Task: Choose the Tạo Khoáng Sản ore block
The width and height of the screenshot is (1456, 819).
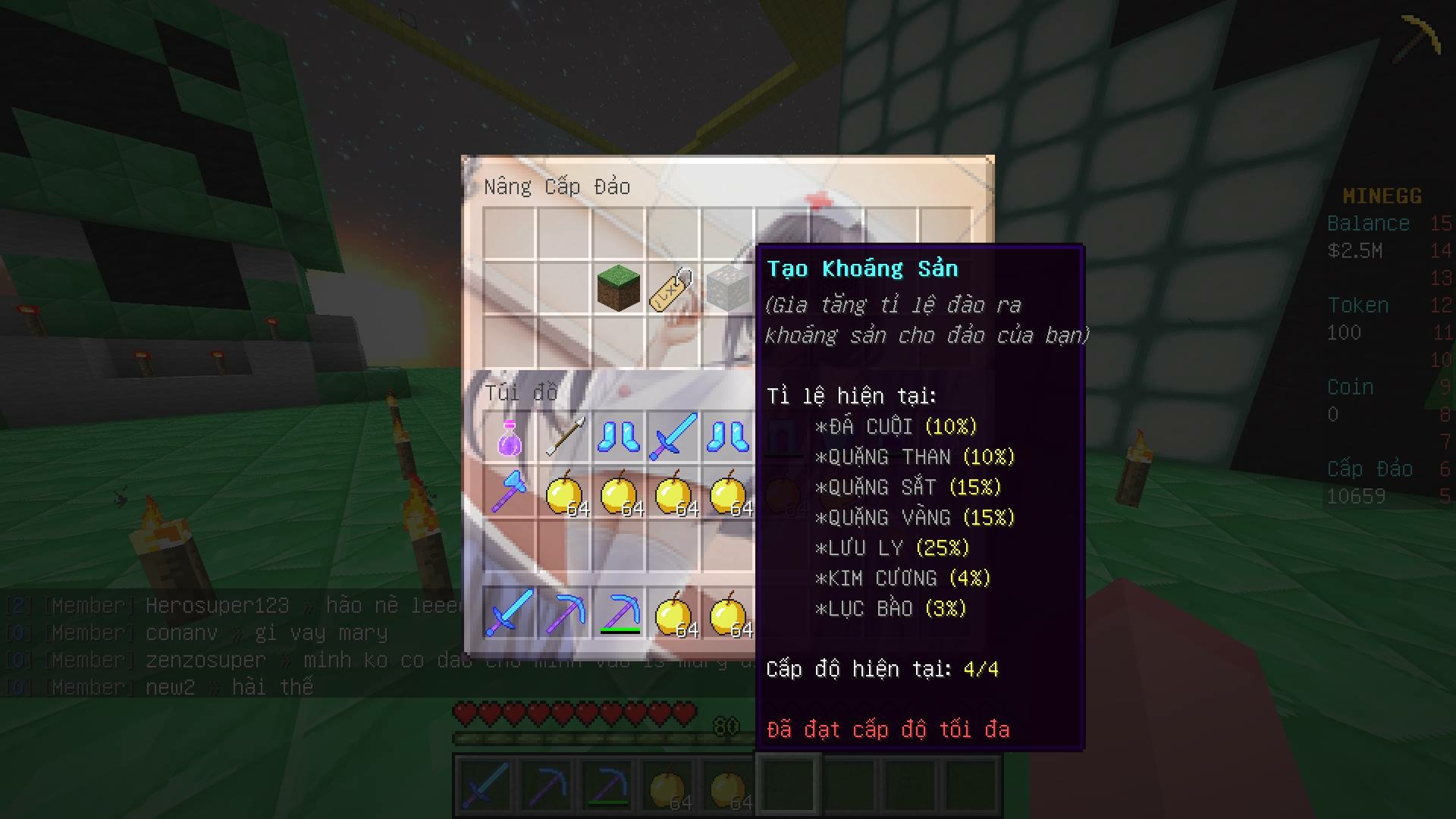Action: (727, 289)
